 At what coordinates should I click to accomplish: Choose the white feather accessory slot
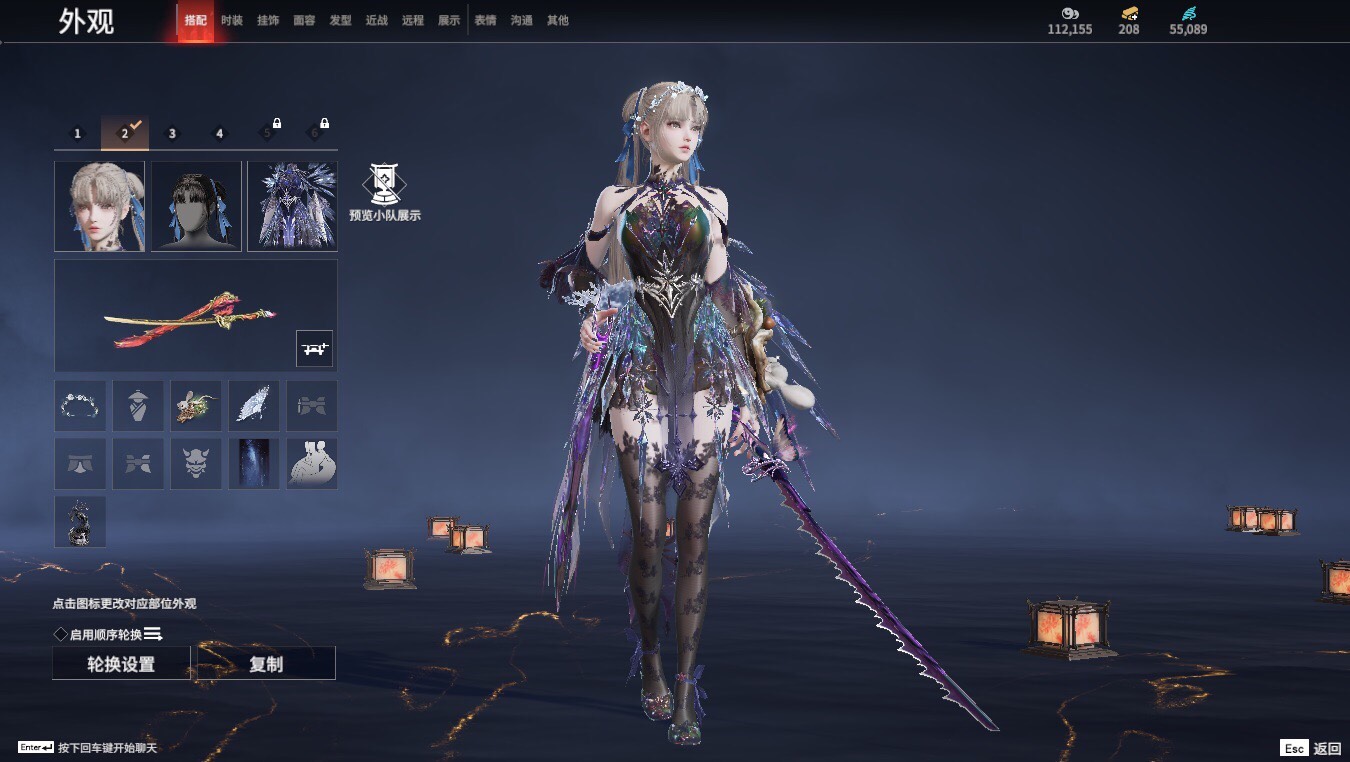click(x=253, y=406)
